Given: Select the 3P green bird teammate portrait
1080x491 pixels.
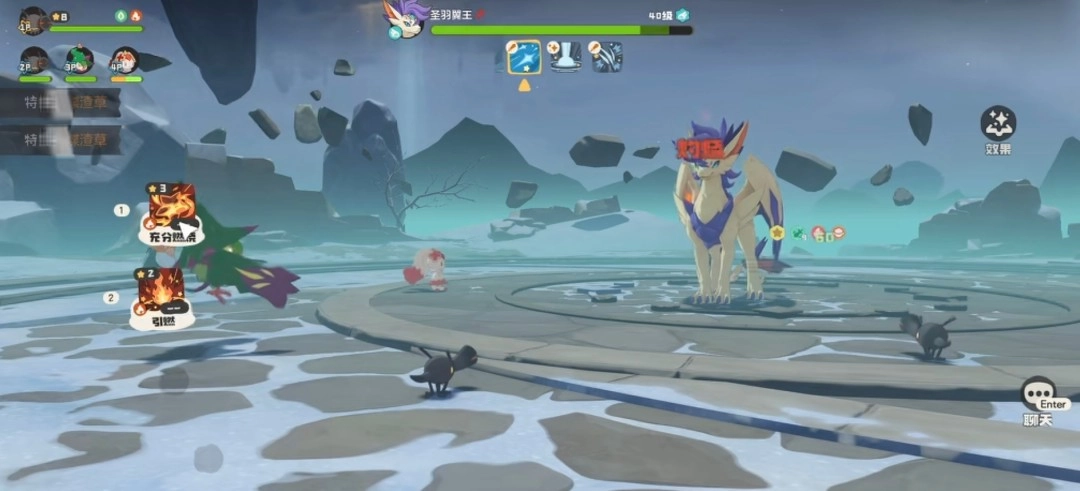Looking at the screenshot, I should (x=79, y=60).
